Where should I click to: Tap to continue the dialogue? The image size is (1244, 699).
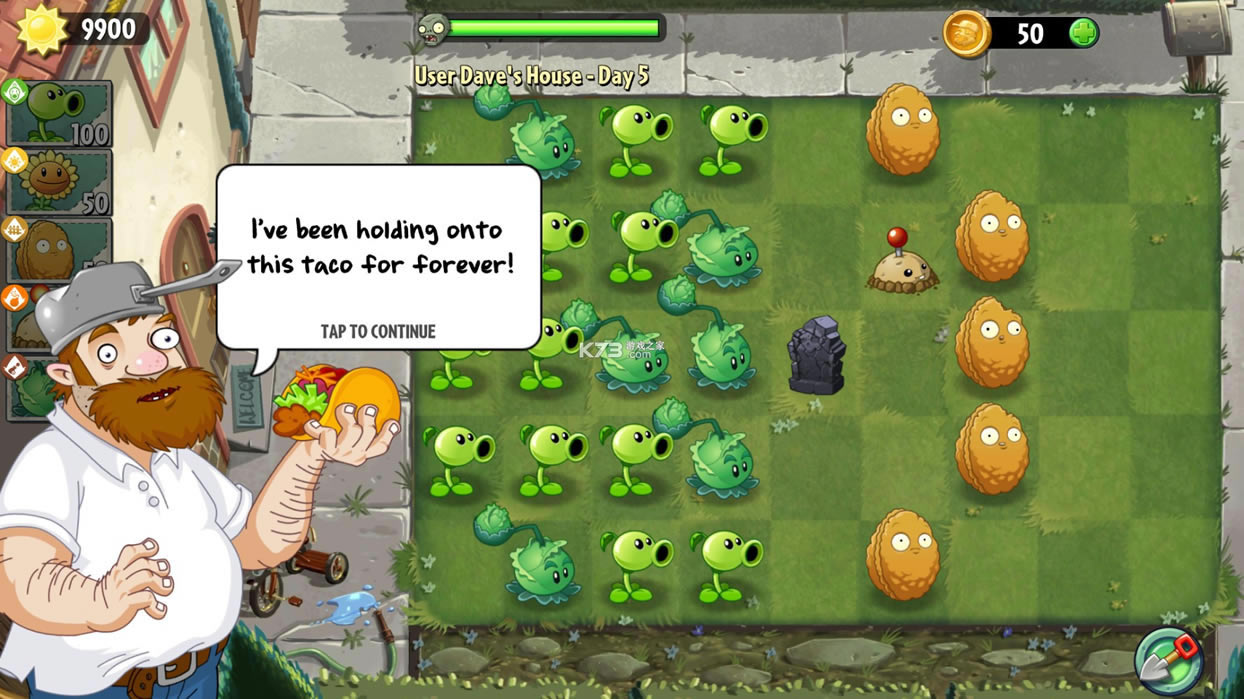pos(378,331)
